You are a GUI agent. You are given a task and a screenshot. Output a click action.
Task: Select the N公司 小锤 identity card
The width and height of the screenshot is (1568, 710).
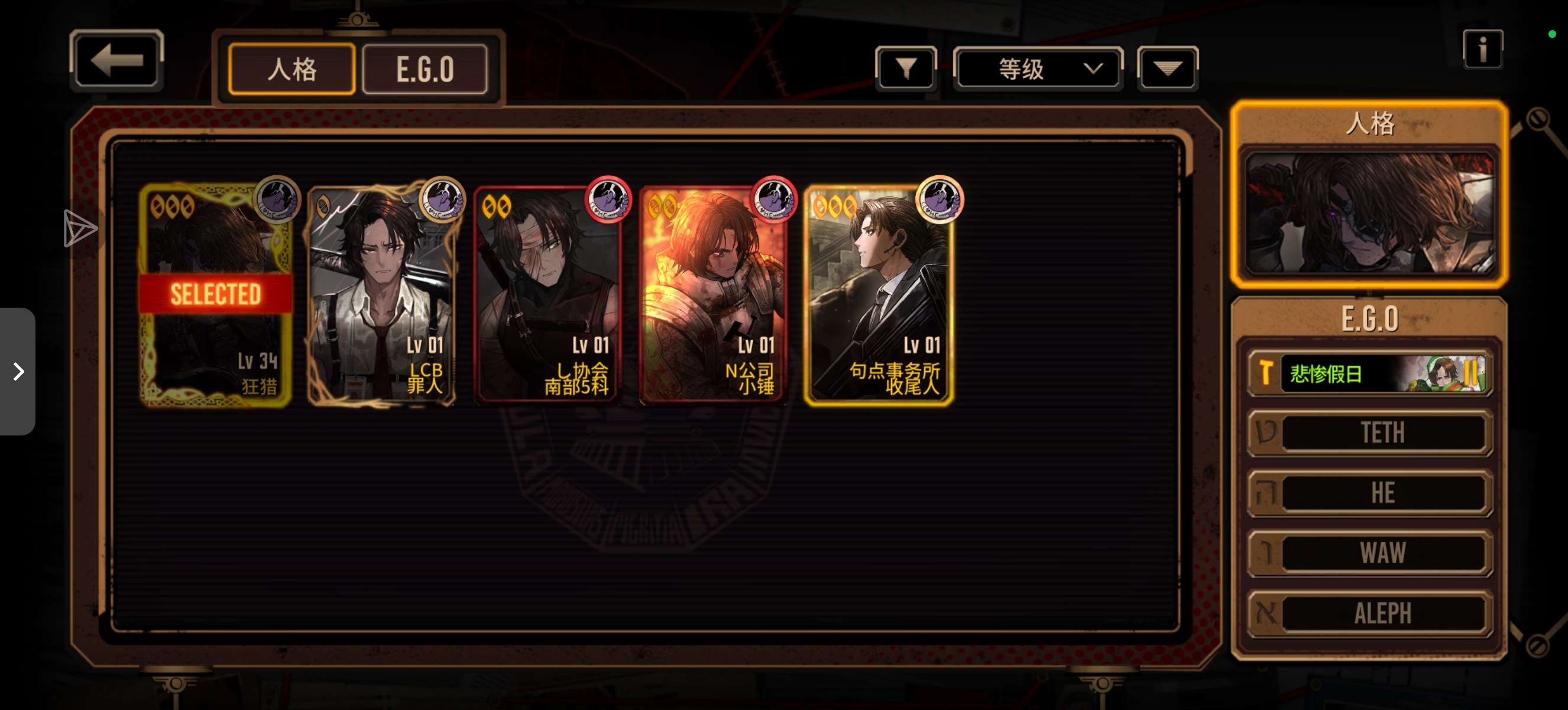(x=713, y=295)
